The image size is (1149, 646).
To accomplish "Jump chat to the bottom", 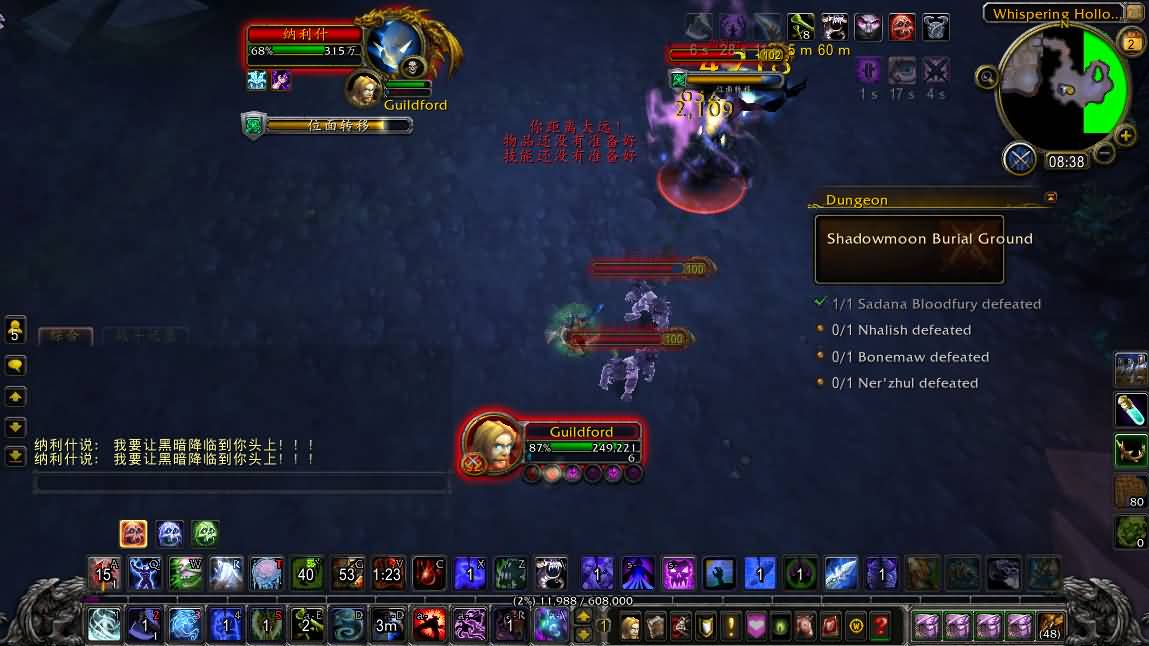I will click(x=15, y=456).
